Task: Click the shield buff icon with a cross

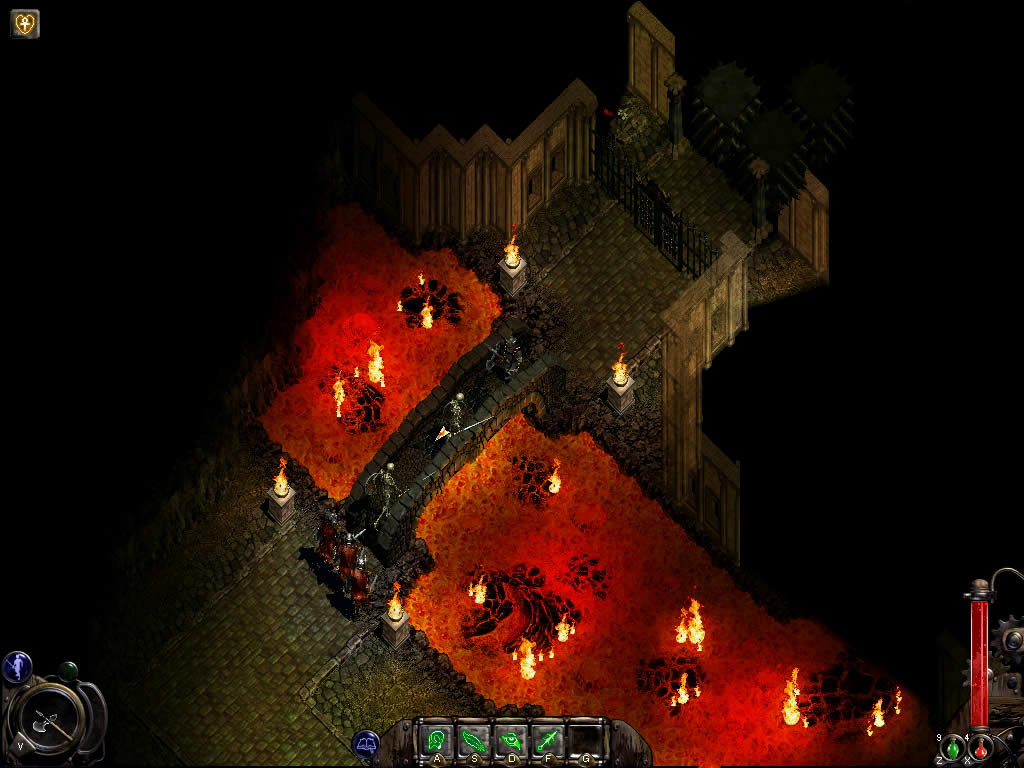Action: [25, 24]
